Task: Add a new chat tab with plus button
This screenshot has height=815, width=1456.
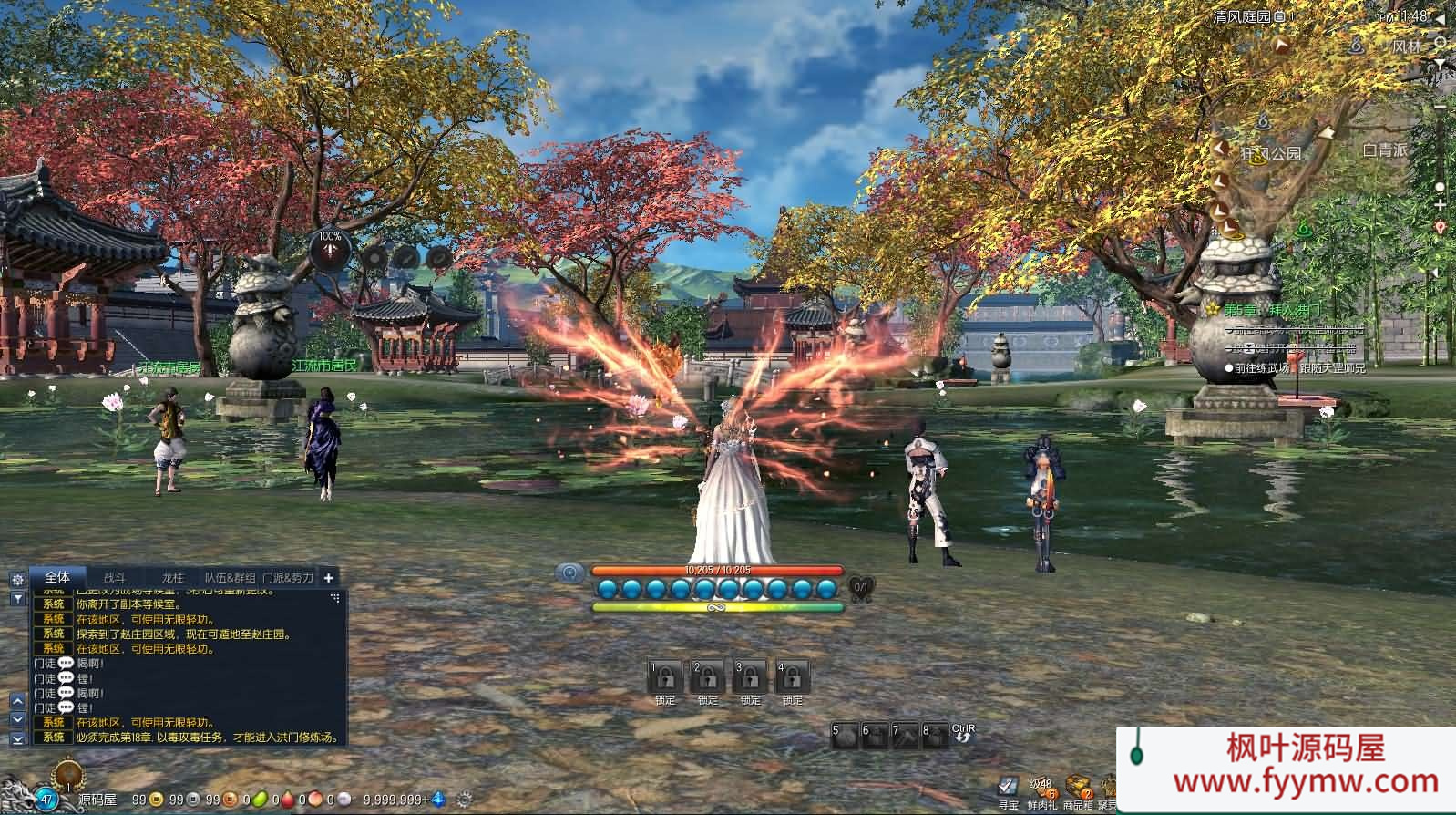Action: [328, 577]
